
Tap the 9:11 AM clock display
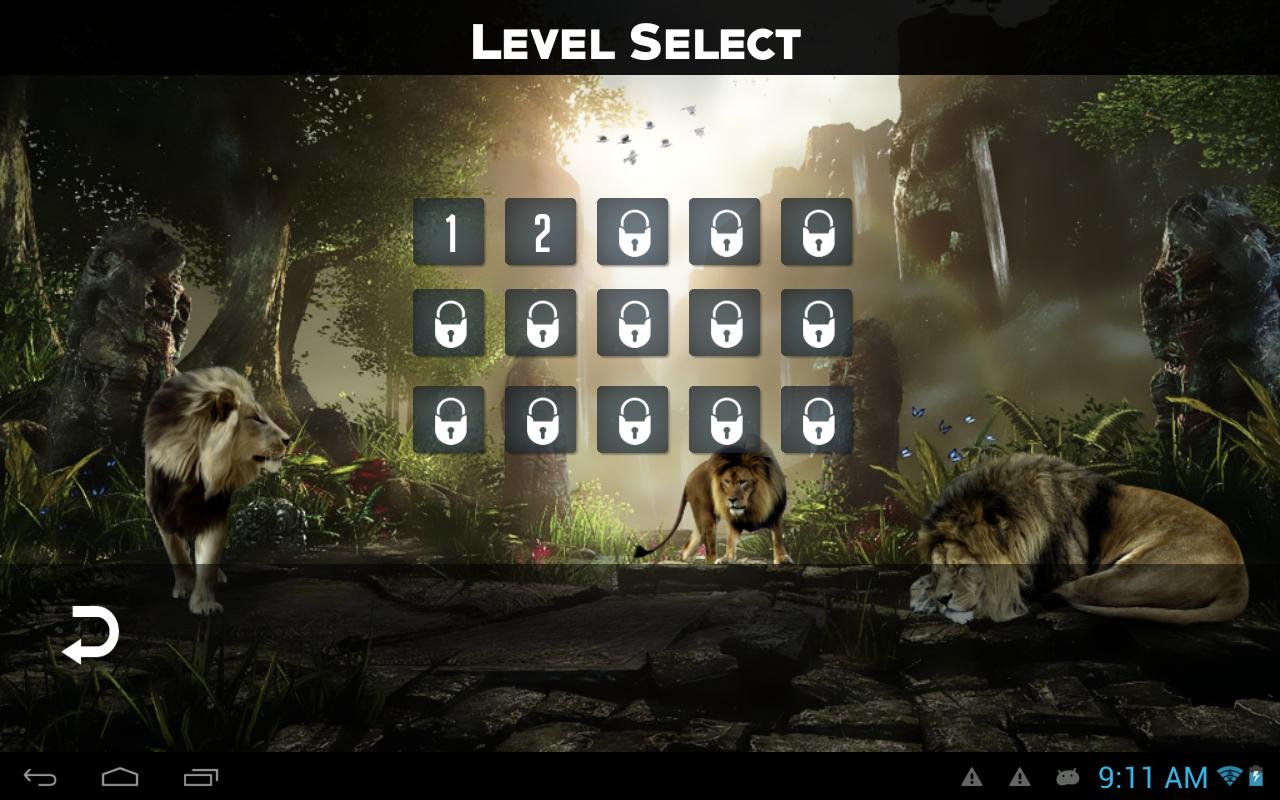(1150, 776)
